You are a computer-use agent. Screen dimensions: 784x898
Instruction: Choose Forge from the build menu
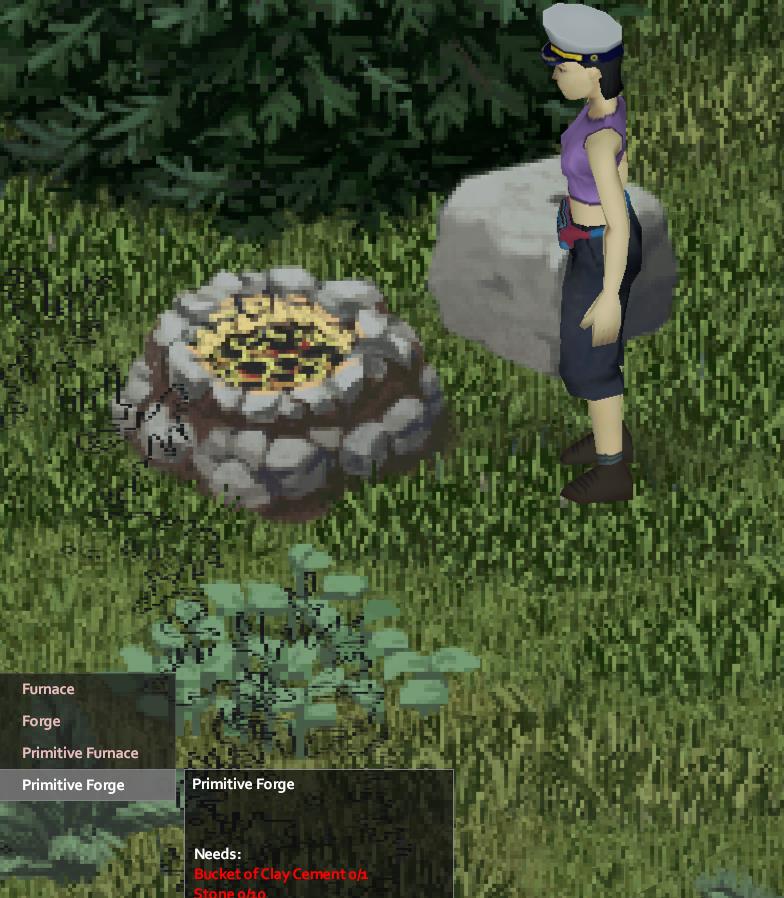coord(41,721)
